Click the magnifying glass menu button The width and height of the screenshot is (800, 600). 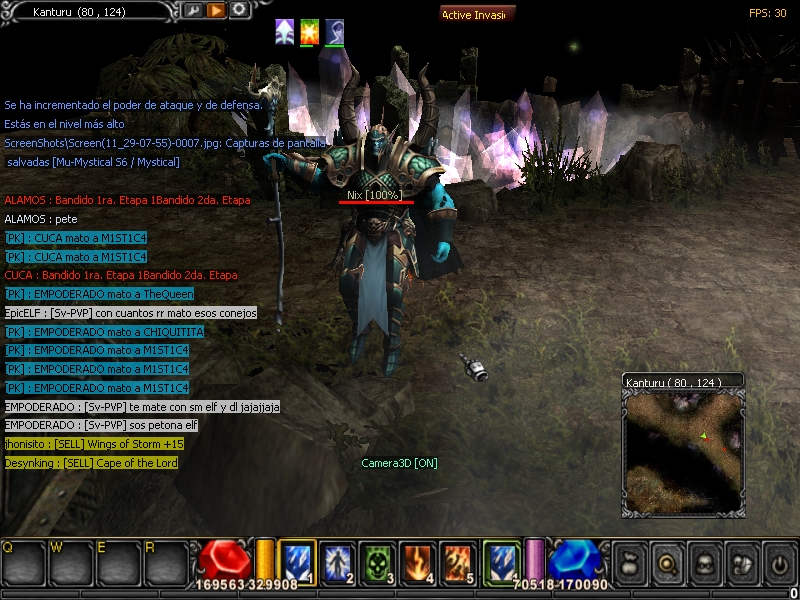pos(666,561)
